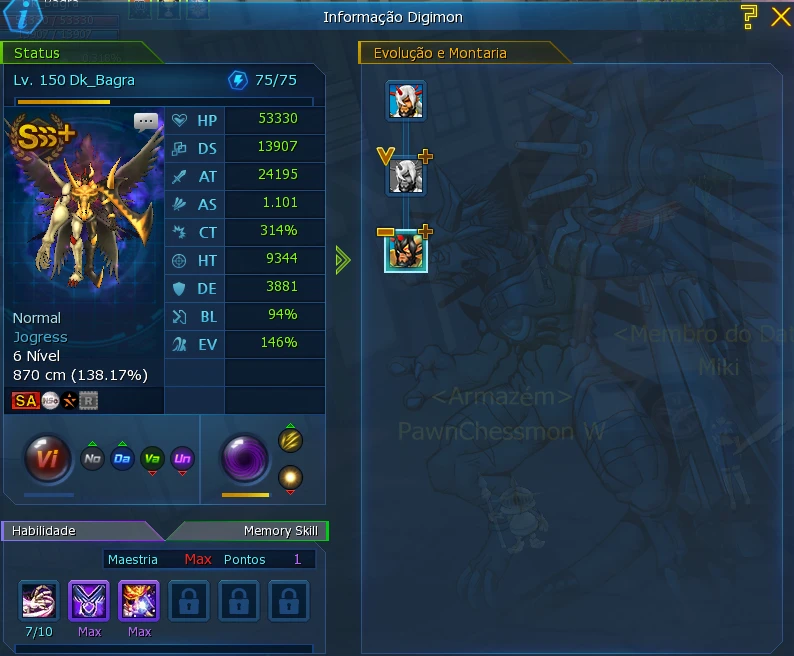The image size is (794, 656).
Task: Open the help question mark button
Action: pos(749,15)
